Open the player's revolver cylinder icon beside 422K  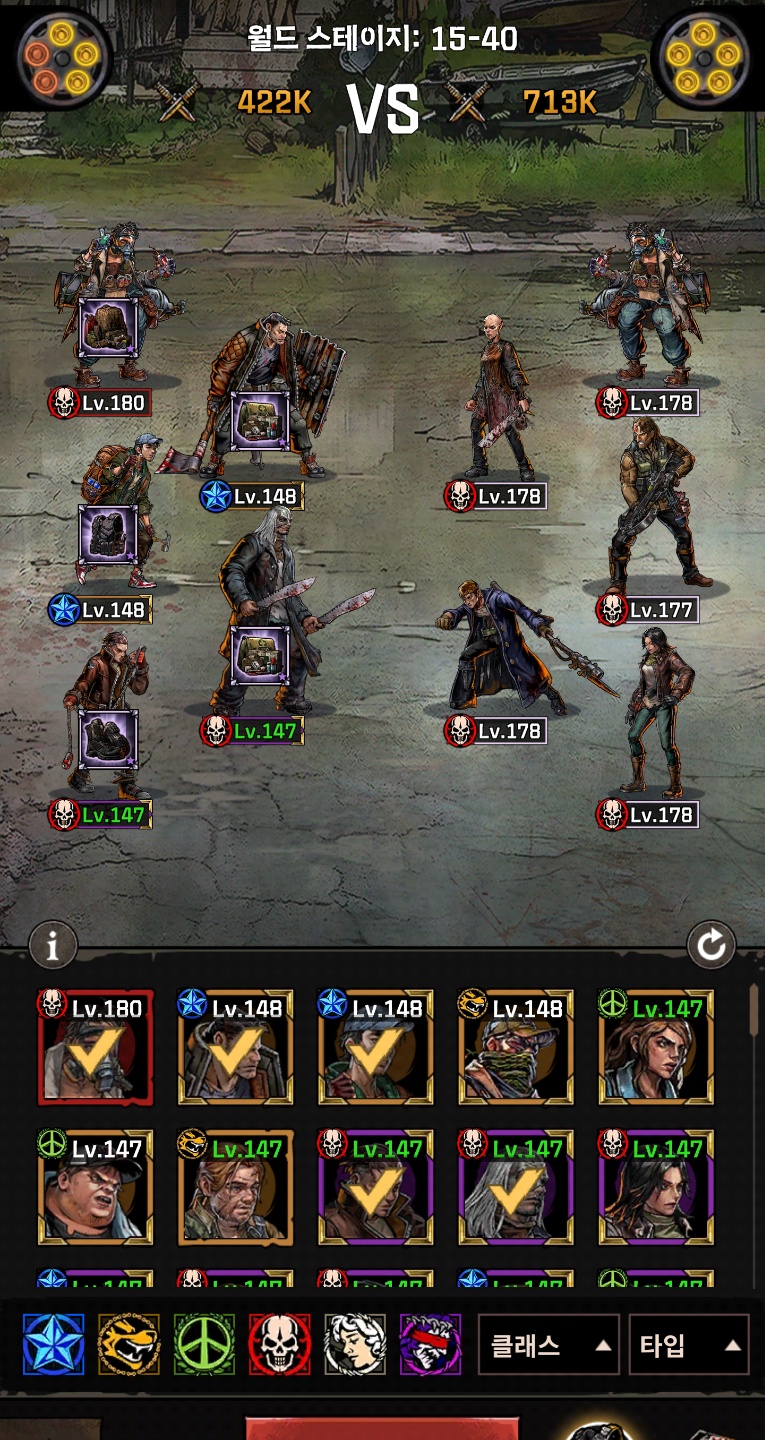[64, 58]
